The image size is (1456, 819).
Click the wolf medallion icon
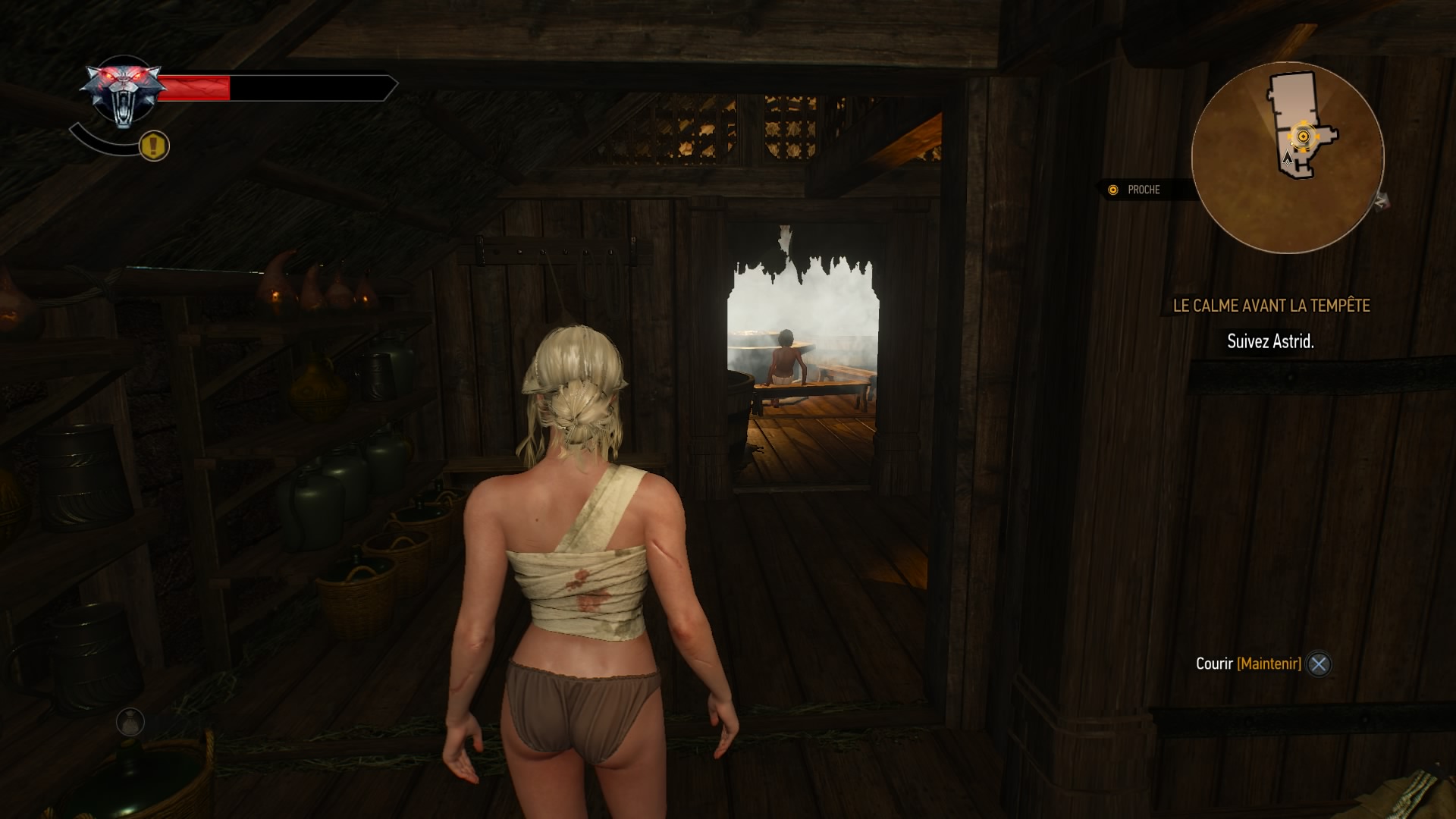(x=123, y=94)
